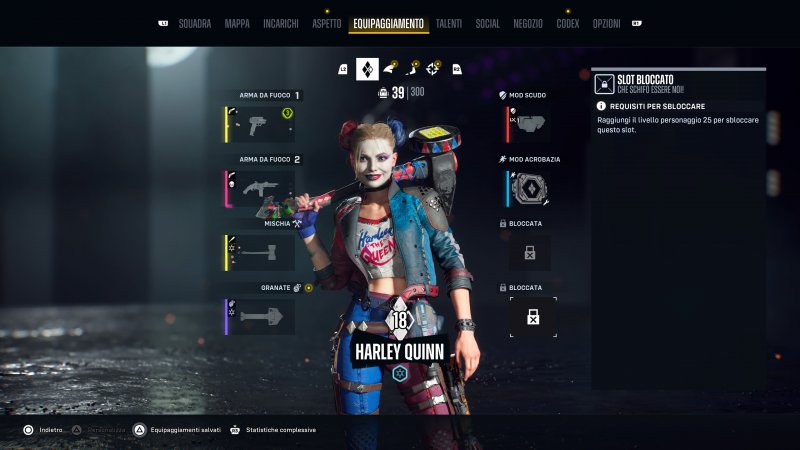Select the Mod Acrobazia slot
The image size is (800, 450).
(529, 188)
